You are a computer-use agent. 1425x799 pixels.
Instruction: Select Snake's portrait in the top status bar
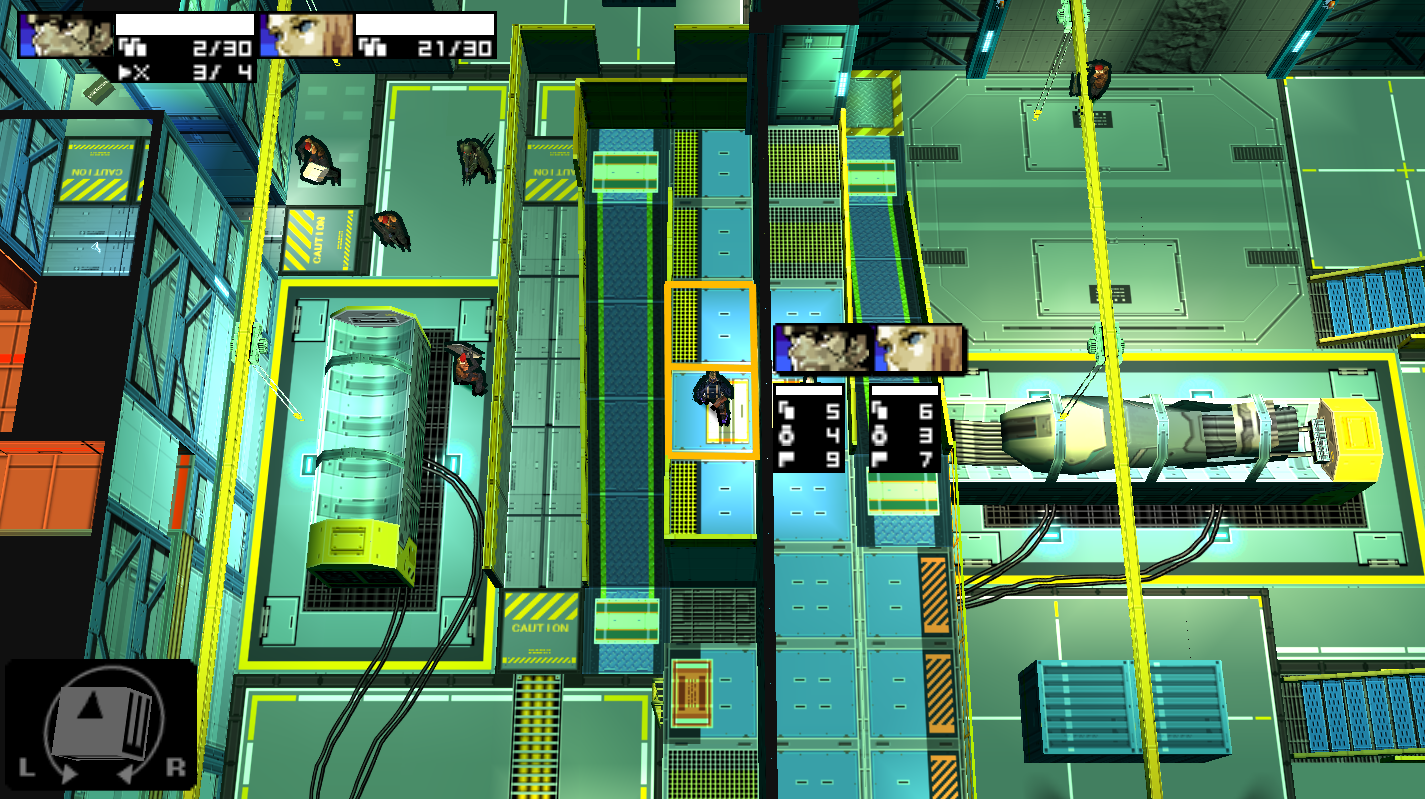(66, 35)
